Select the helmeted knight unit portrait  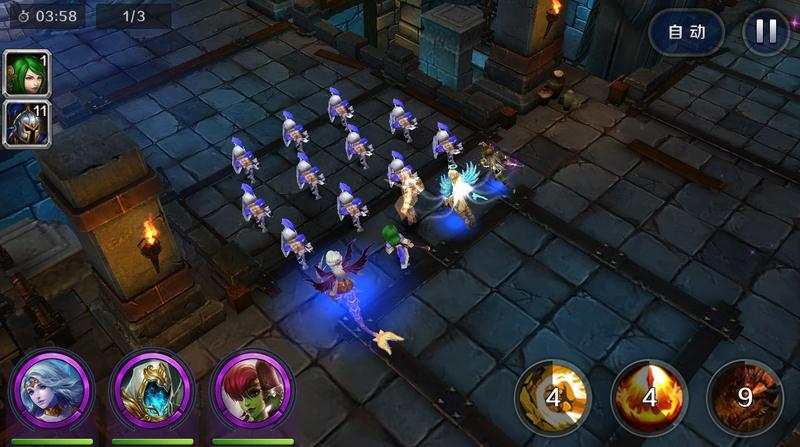[x=27, y=123]
